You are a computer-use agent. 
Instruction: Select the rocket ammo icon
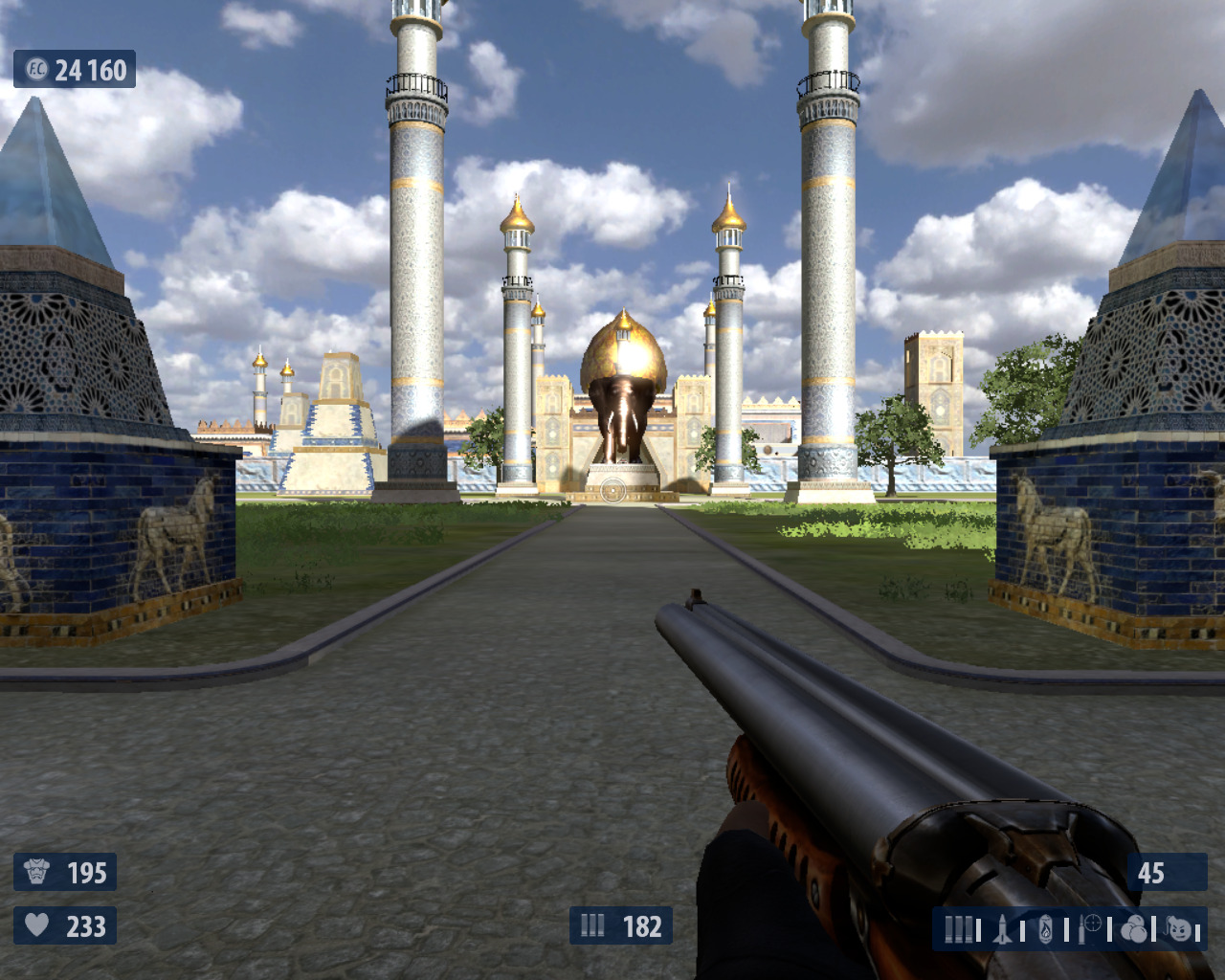coord(1002,929)
